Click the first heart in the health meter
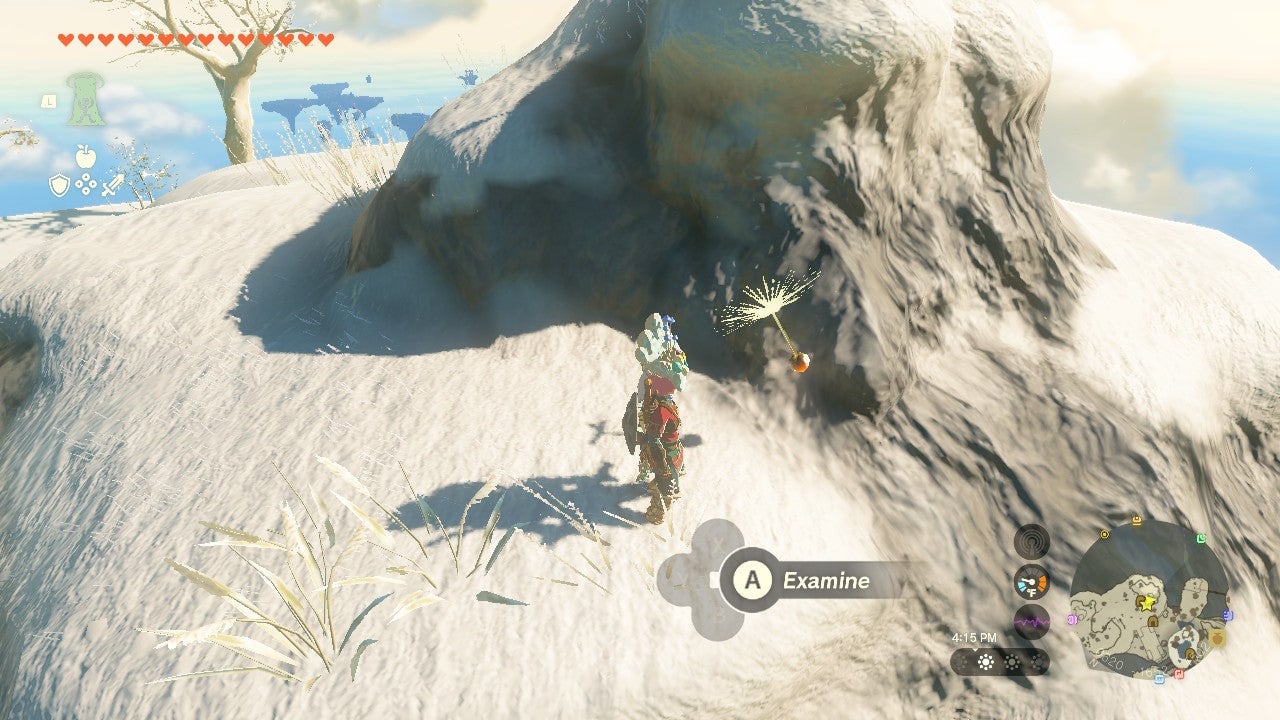 (x=64, y=38)
